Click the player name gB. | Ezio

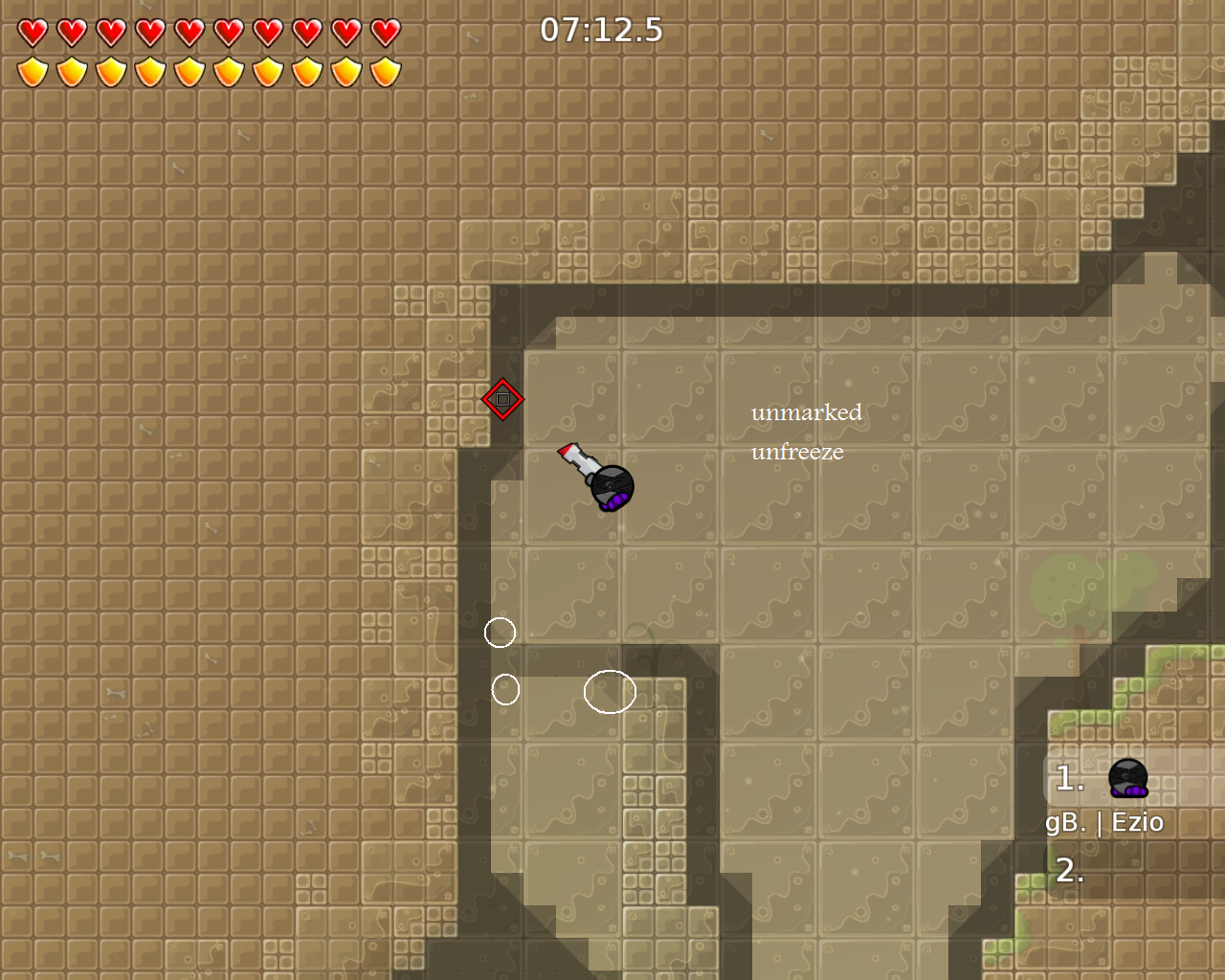[x=1105, y=821]
